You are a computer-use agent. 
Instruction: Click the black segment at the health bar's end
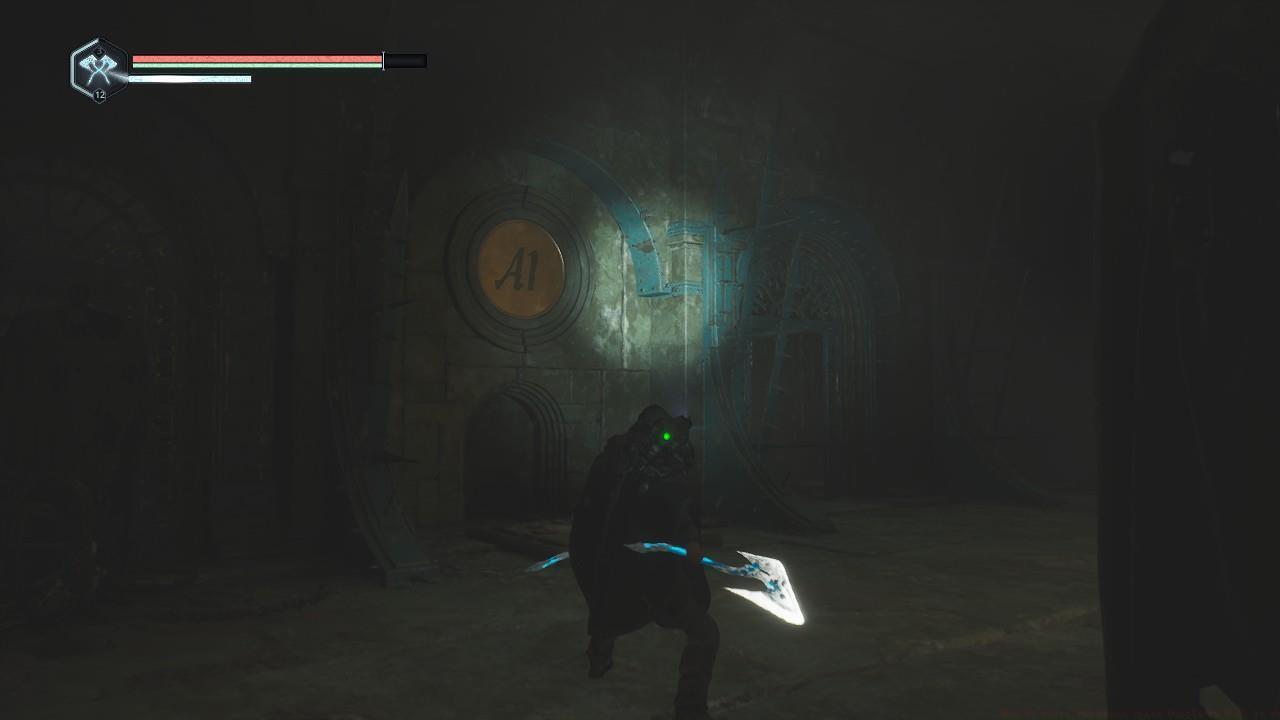click(x=403, y=60)
